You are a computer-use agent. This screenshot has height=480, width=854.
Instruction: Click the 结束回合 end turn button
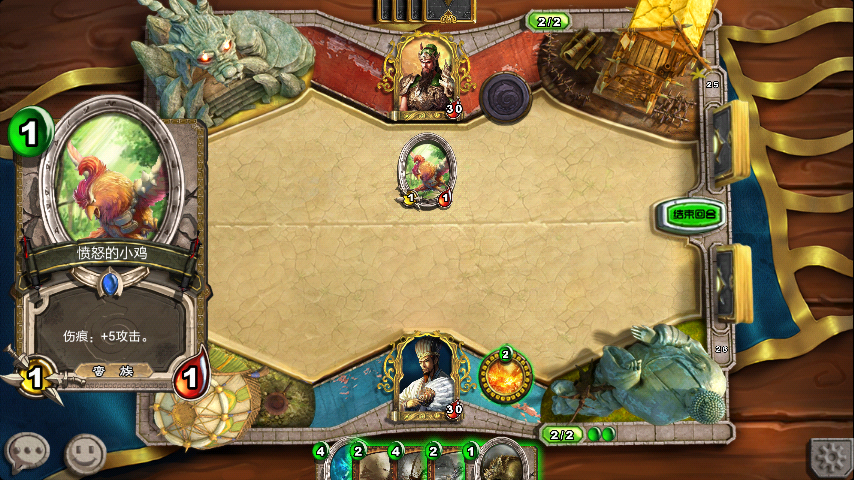691,213
